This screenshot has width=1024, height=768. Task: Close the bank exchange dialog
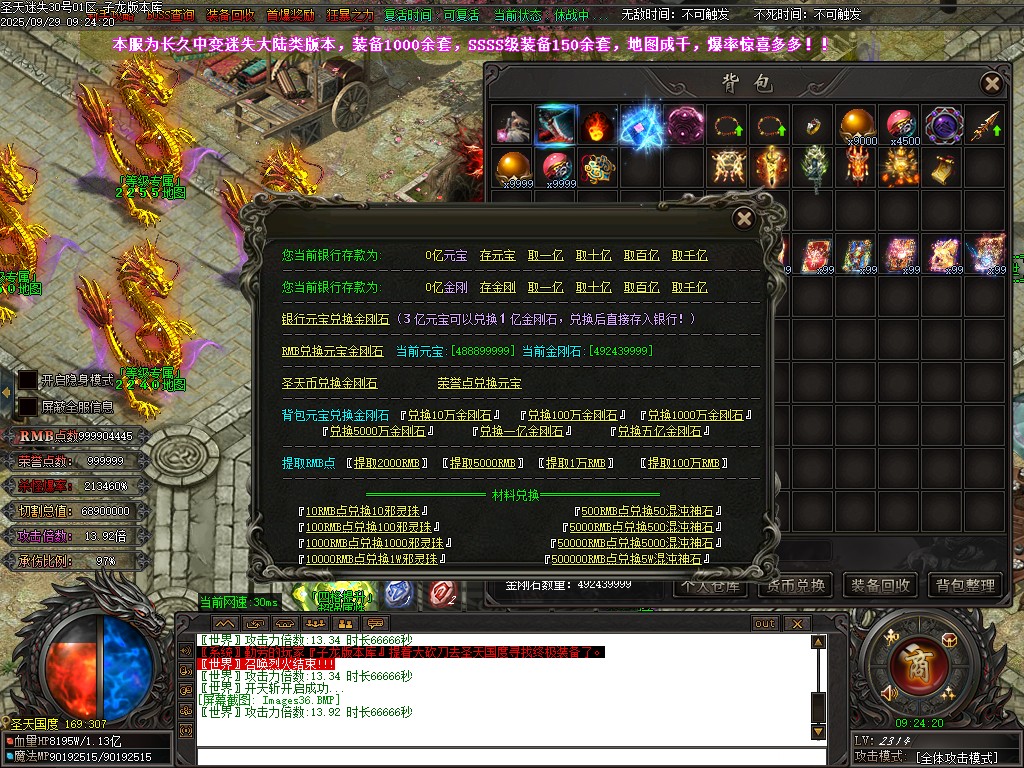[743, 218]
